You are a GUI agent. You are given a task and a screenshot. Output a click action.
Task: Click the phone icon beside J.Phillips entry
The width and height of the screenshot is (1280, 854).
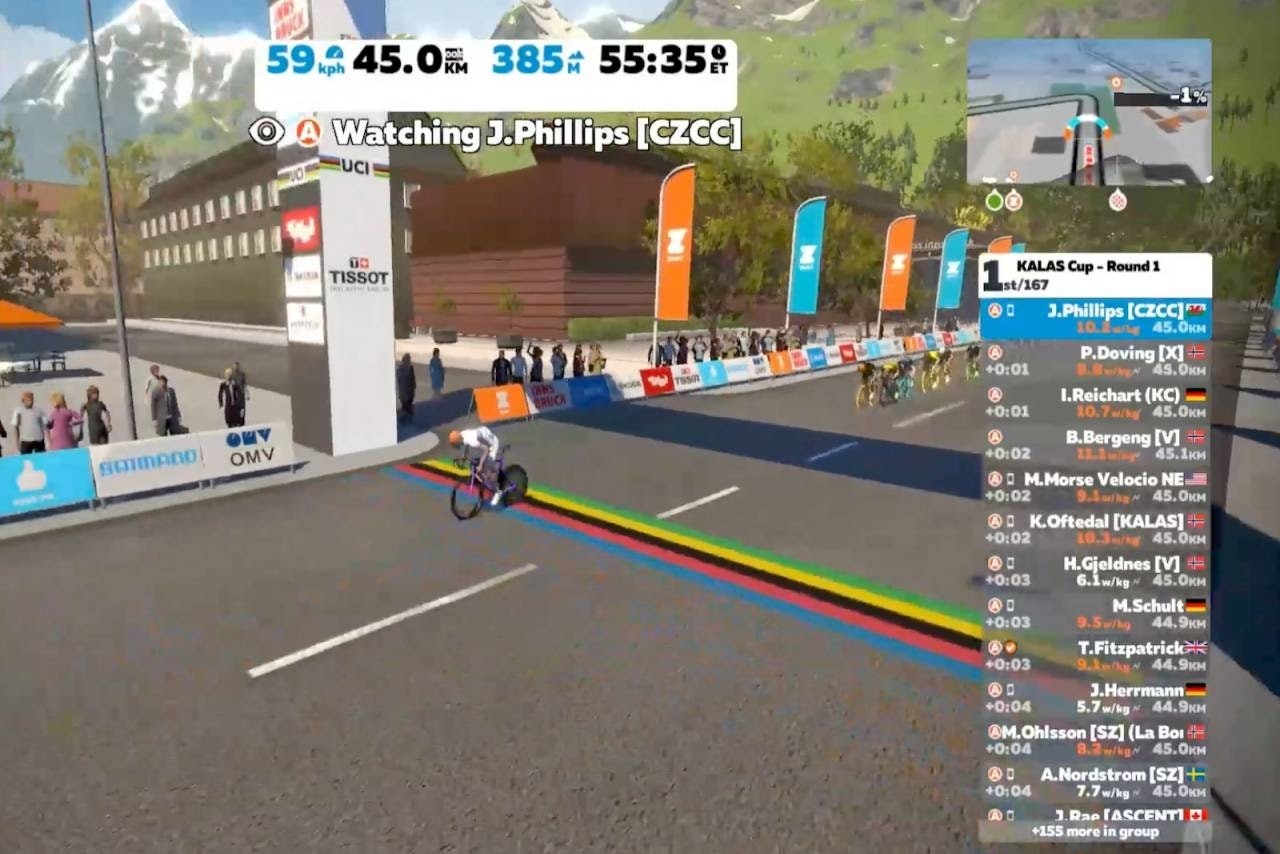pos(1010,311)
